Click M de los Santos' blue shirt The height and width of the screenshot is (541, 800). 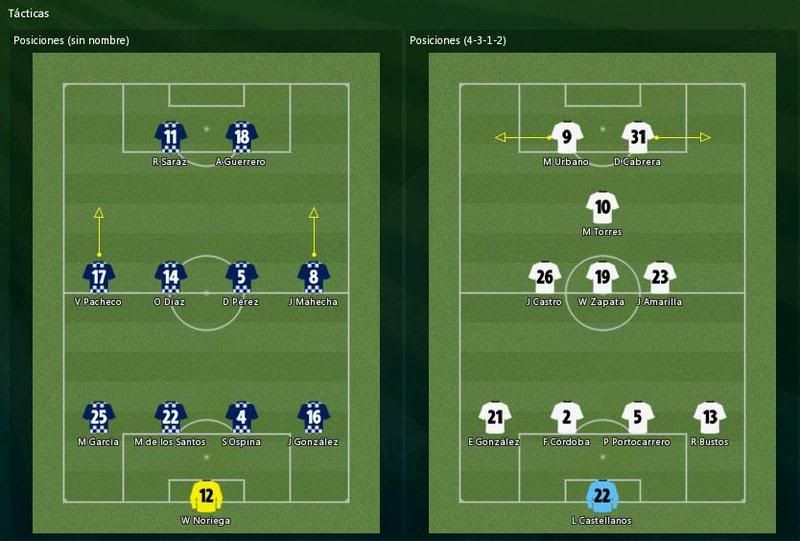coord(171,417)
